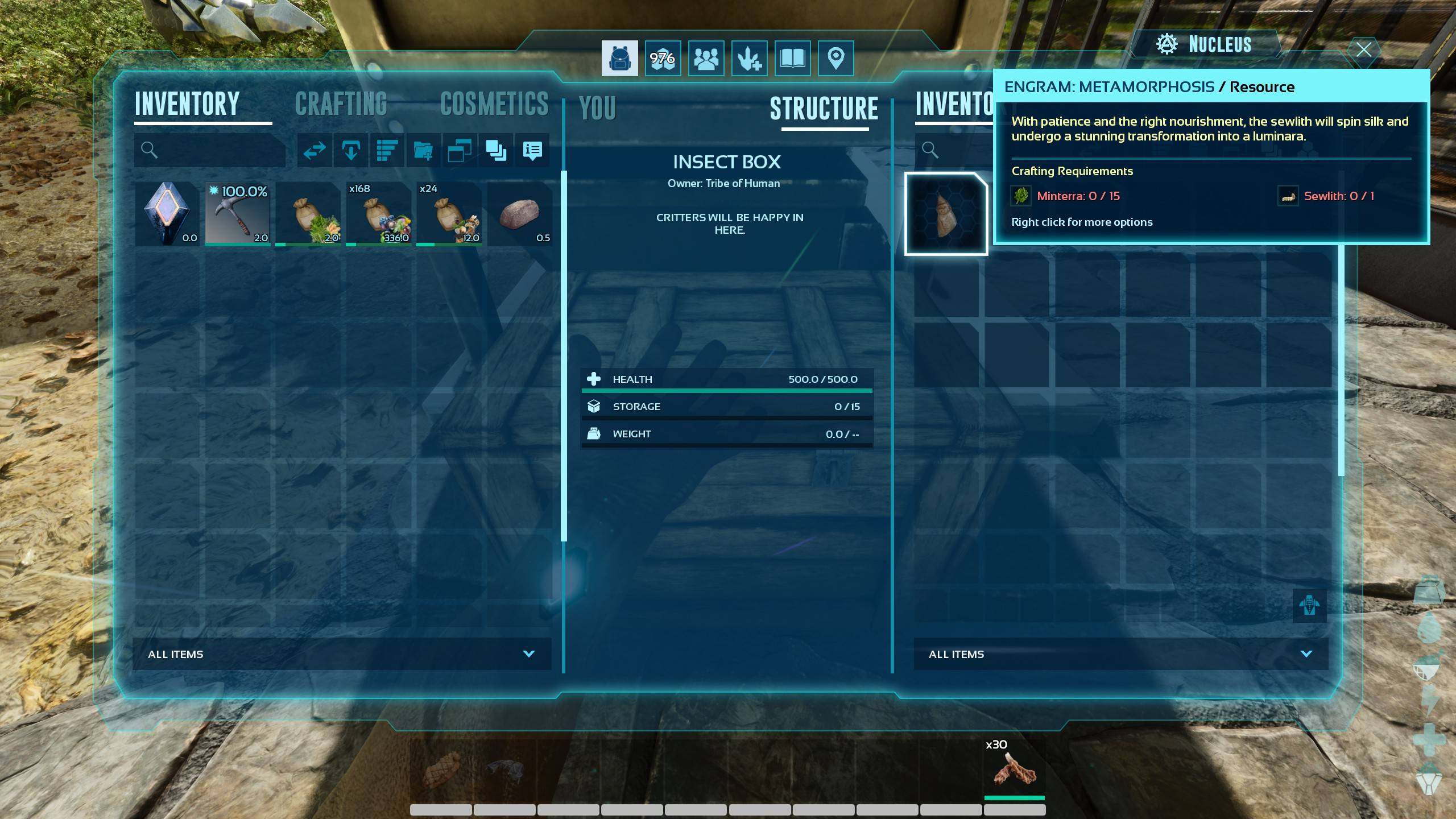Image resolution: width=1456 pixels, height=819 pixels.
Task: Switch to the Crafting tab
Action: pyautogui.click(x=341, y=104)
